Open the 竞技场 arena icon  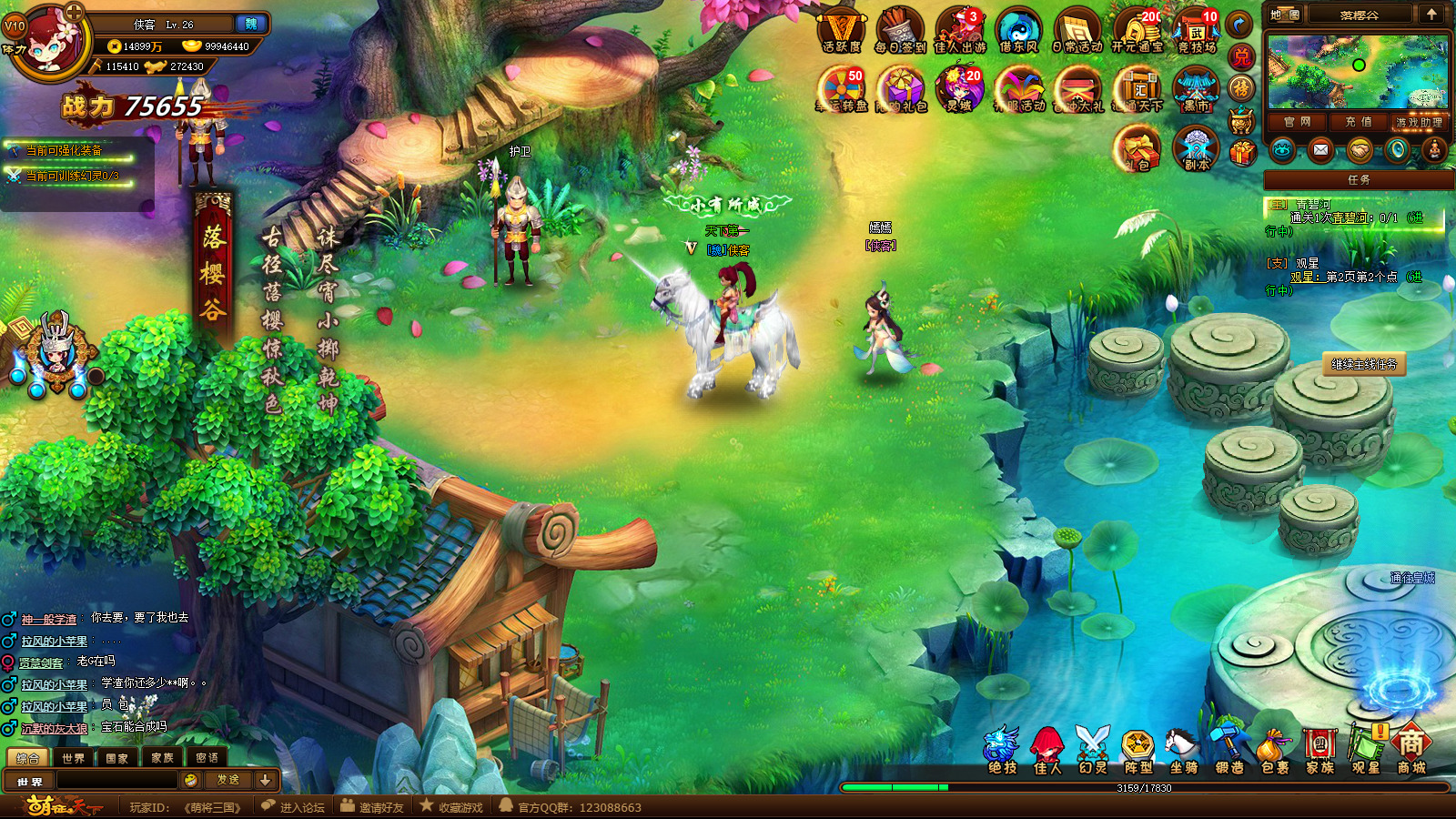[1196, 31]
